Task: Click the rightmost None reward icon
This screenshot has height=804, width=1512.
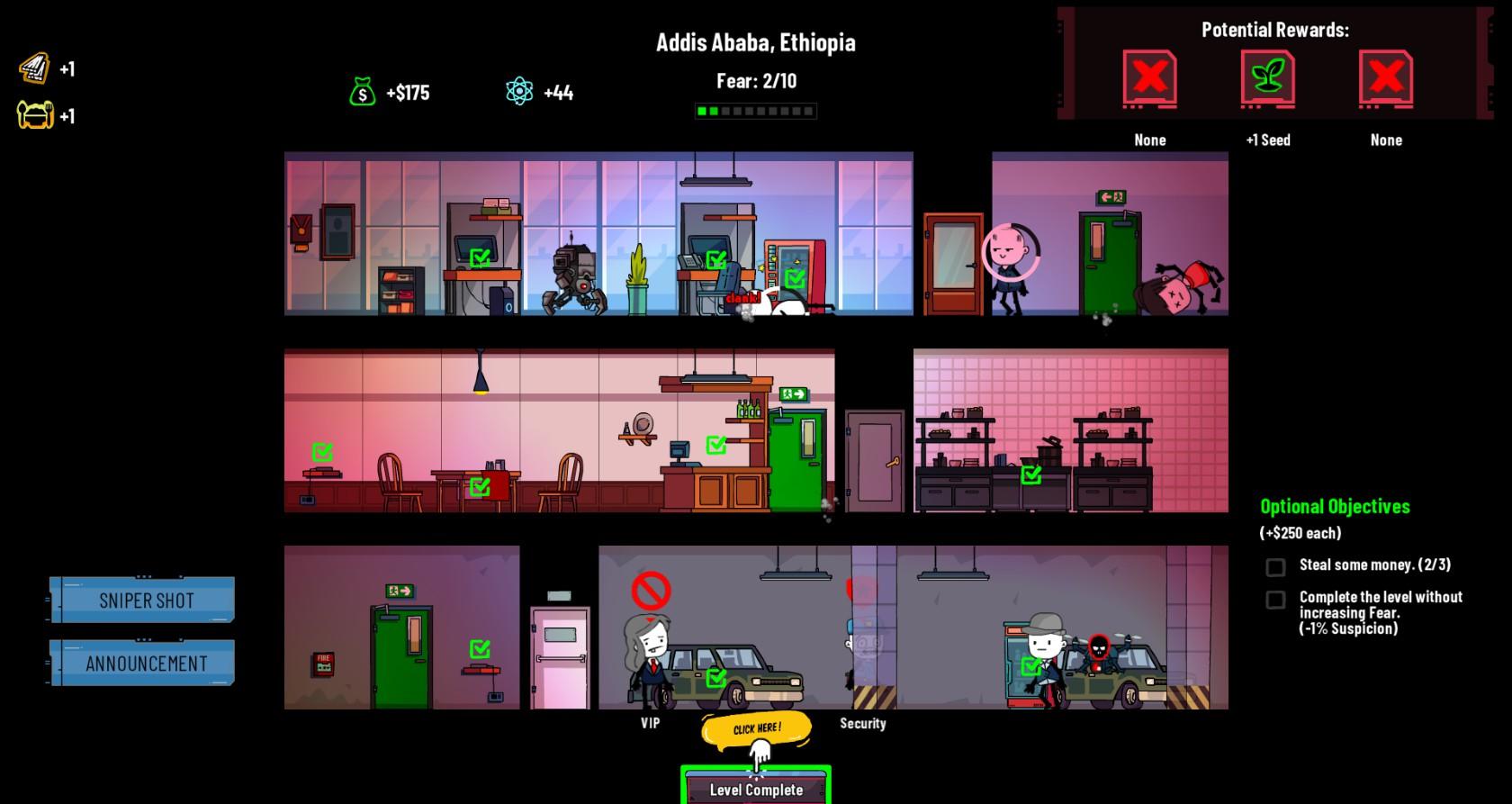Action: [x=1385, y=79]
